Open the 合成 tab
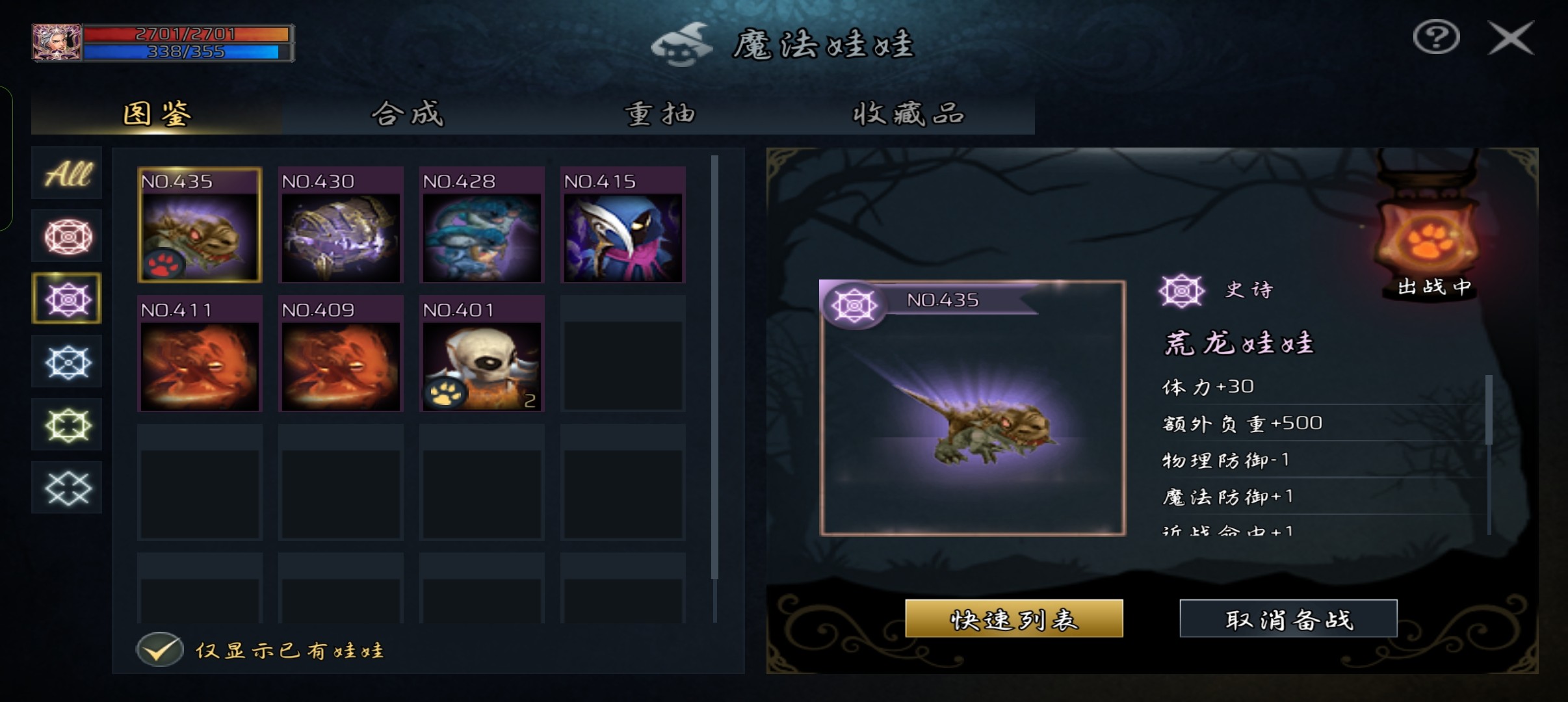 pyautogui.click(x=408, y=114)
